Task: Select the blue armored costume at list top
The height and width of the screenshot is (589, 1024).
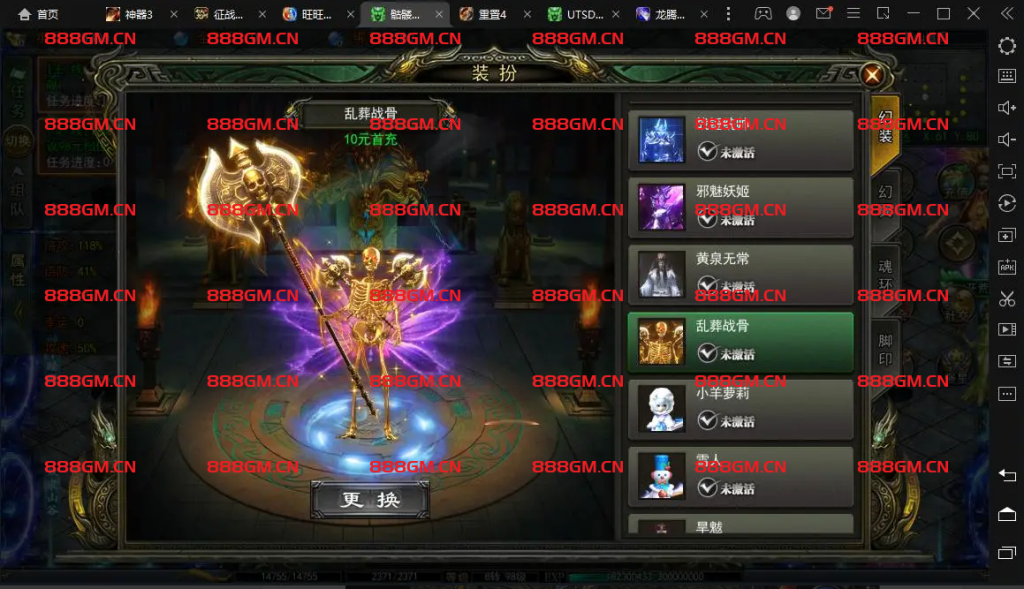Action: [x=740, y=139]
